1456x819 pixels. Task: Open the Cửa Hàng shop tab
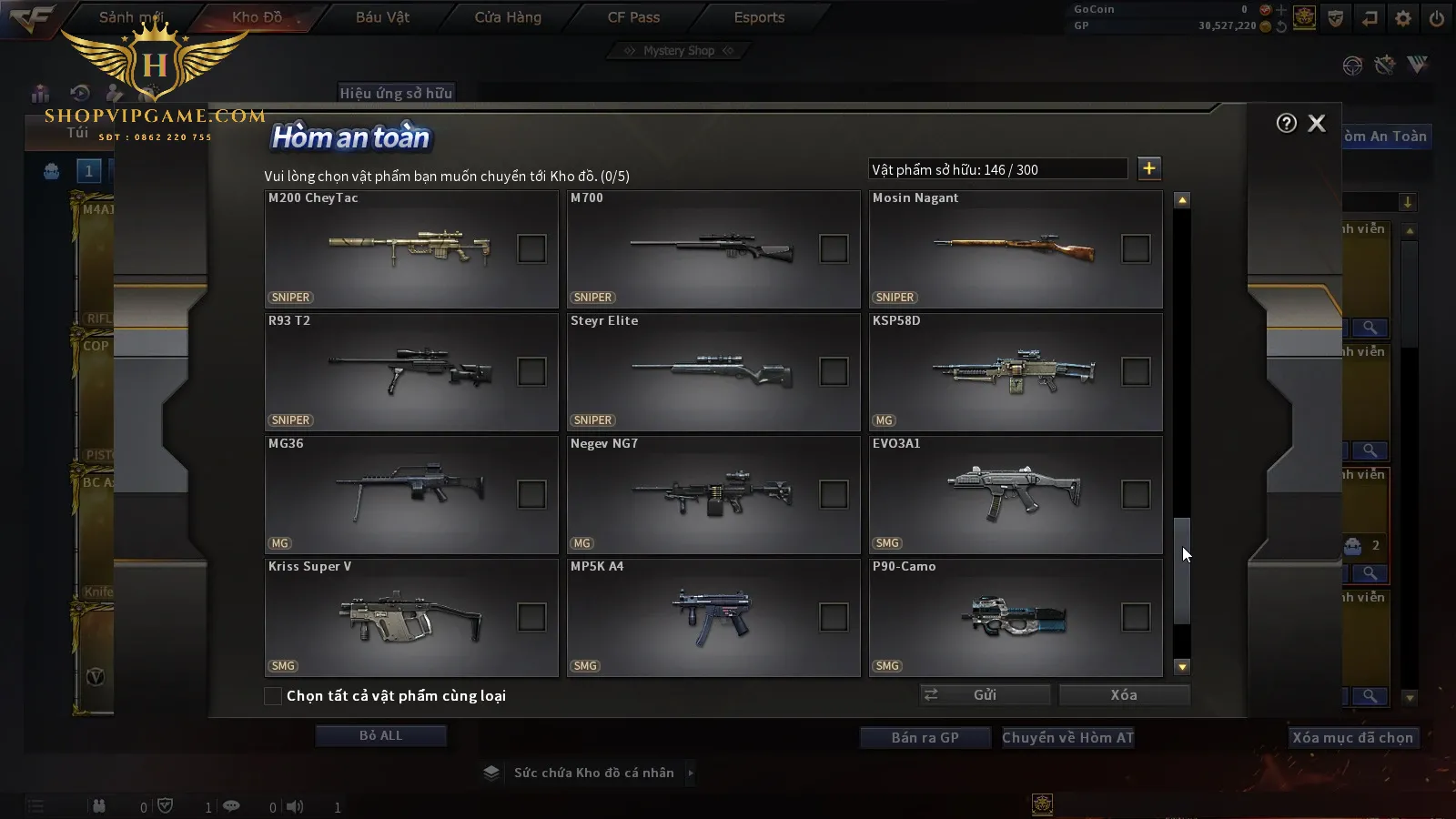[x=508, y=17]
